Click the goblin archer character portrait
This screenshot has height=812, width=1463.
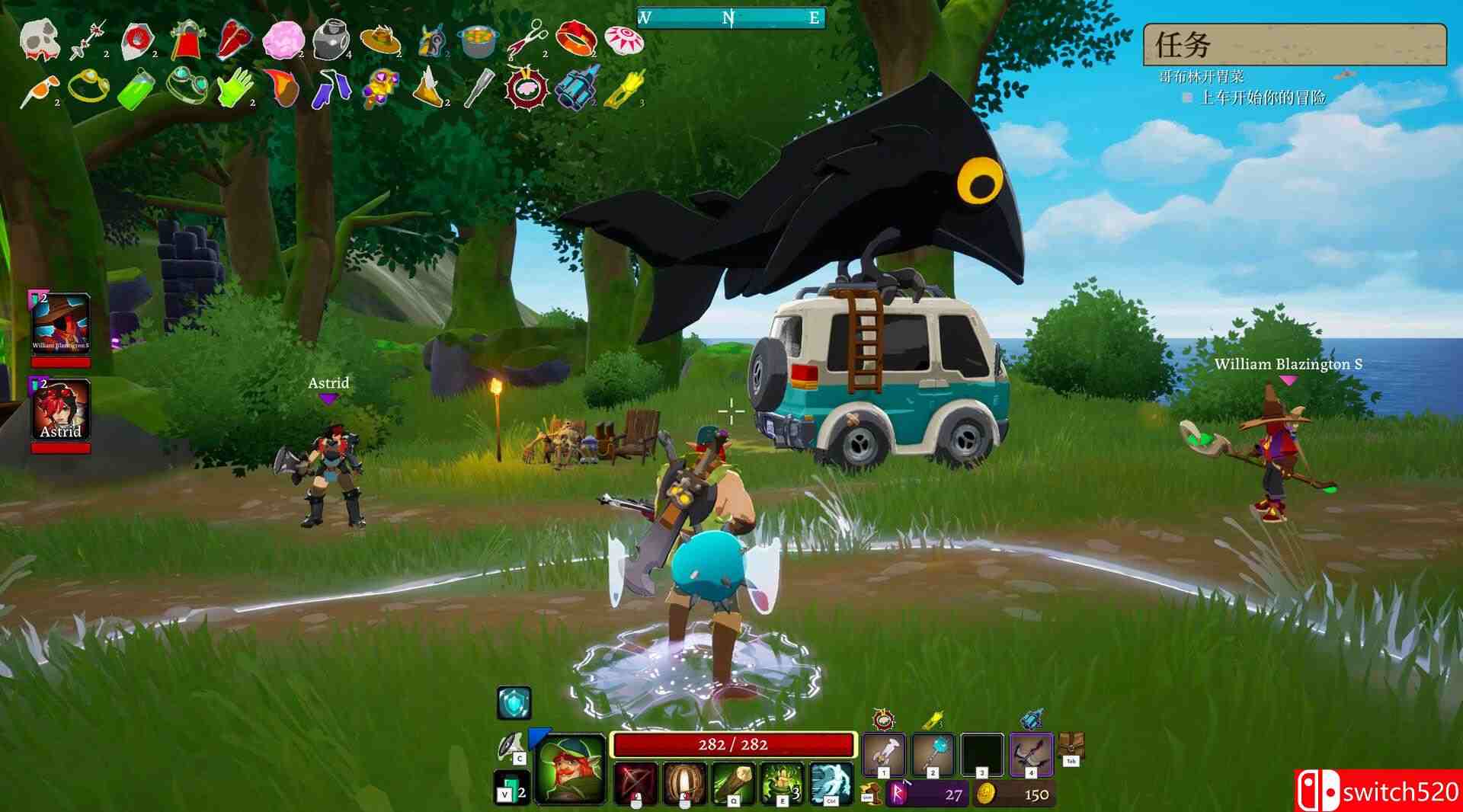570,769
